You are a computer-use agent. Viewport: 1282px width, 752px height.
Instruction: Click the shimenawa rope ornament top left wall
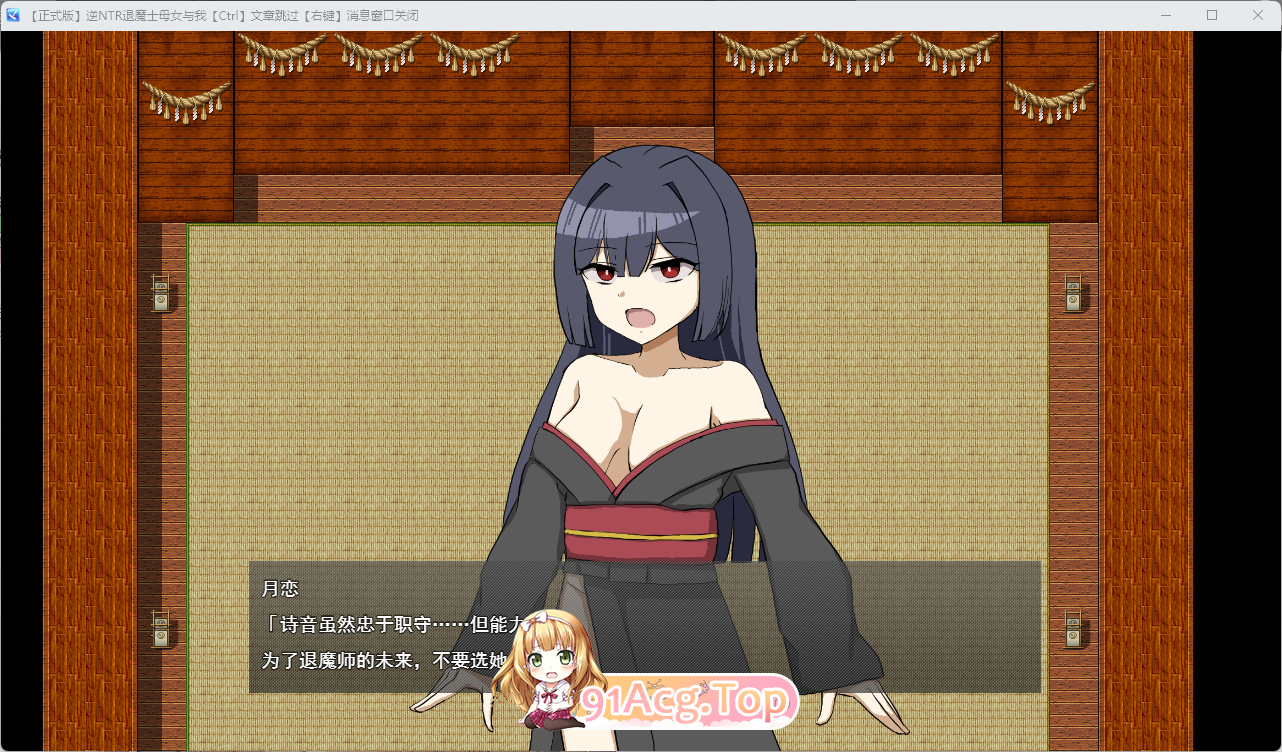[185, 100]
